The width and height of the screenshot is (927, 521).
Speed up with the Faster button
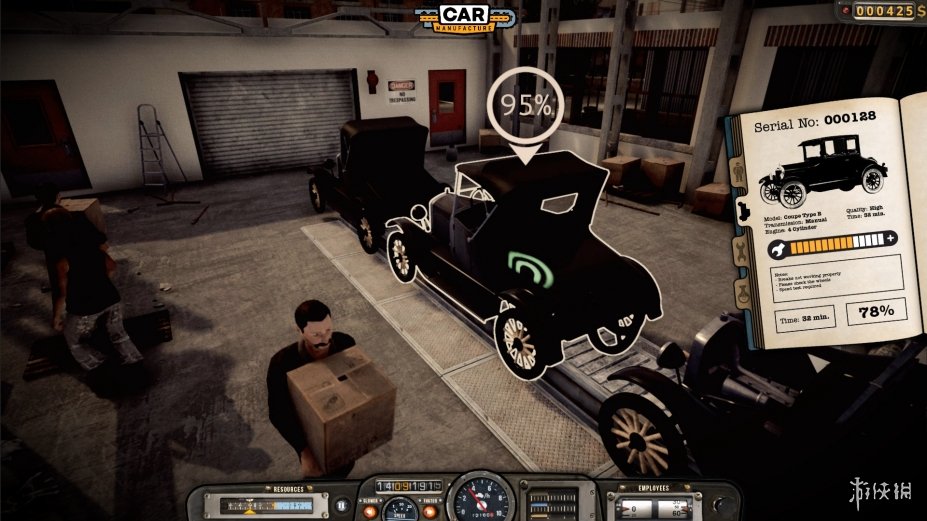(430, 512)
